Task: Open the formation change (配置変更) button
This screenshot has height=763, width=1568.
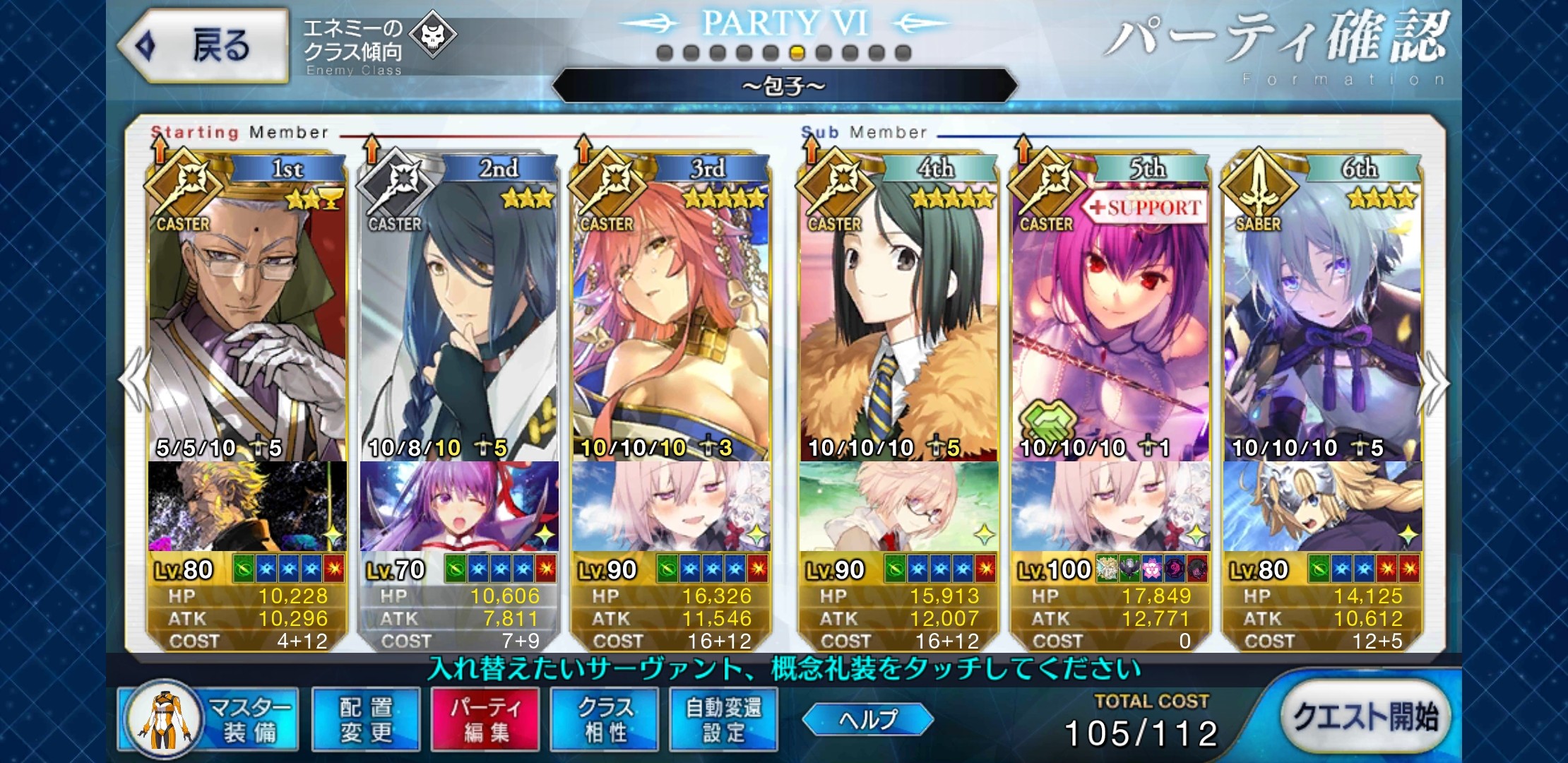Action: click(366, 719)
